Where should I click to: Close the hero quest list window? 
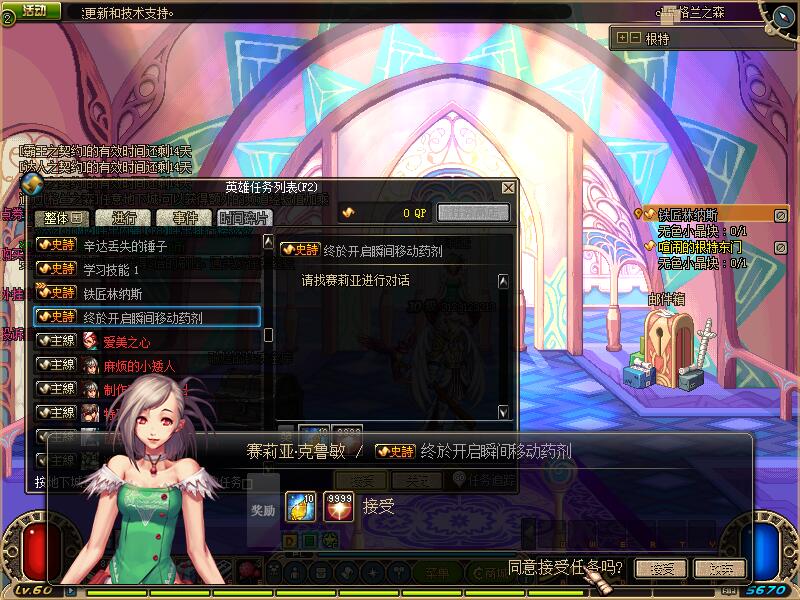509,188
